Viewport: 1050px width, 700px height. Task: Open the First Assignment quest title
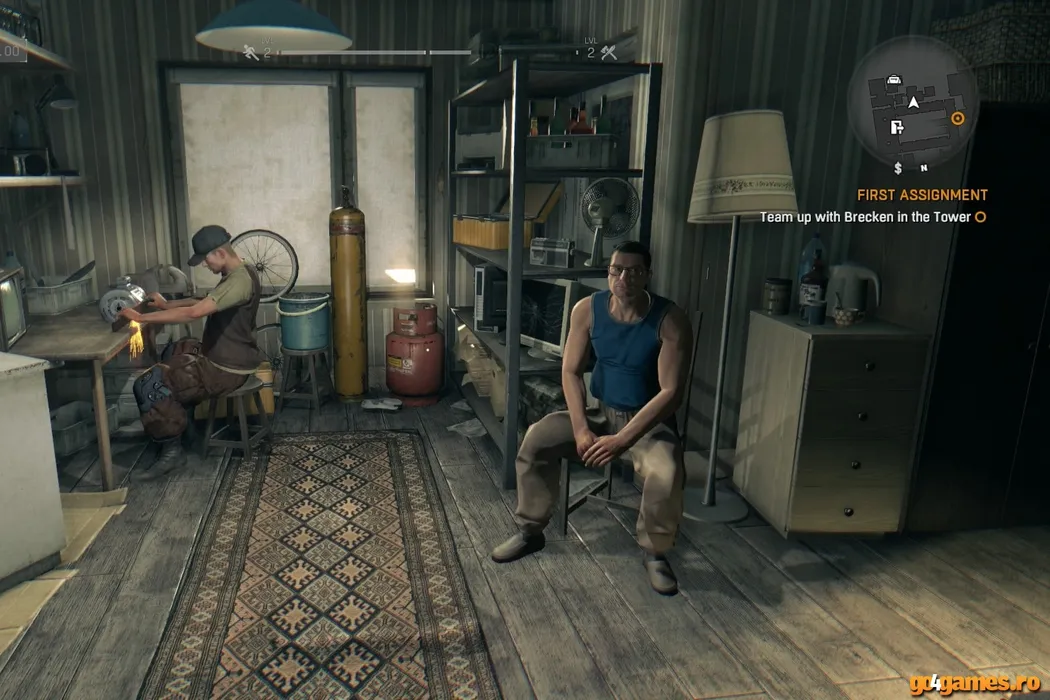922,195
